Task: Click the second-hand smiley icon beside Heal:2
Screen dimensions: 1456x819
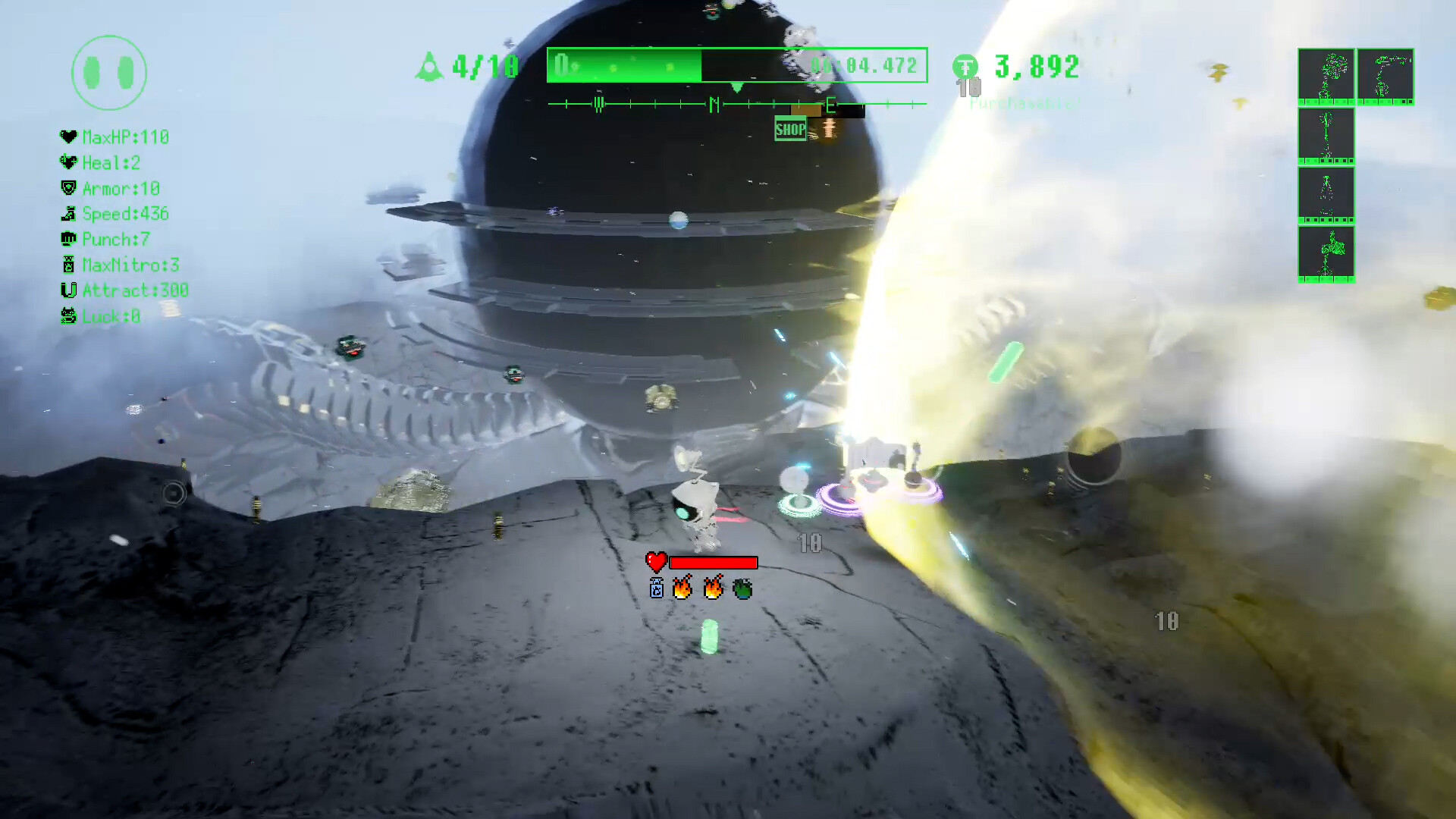Action: point(68,162)
